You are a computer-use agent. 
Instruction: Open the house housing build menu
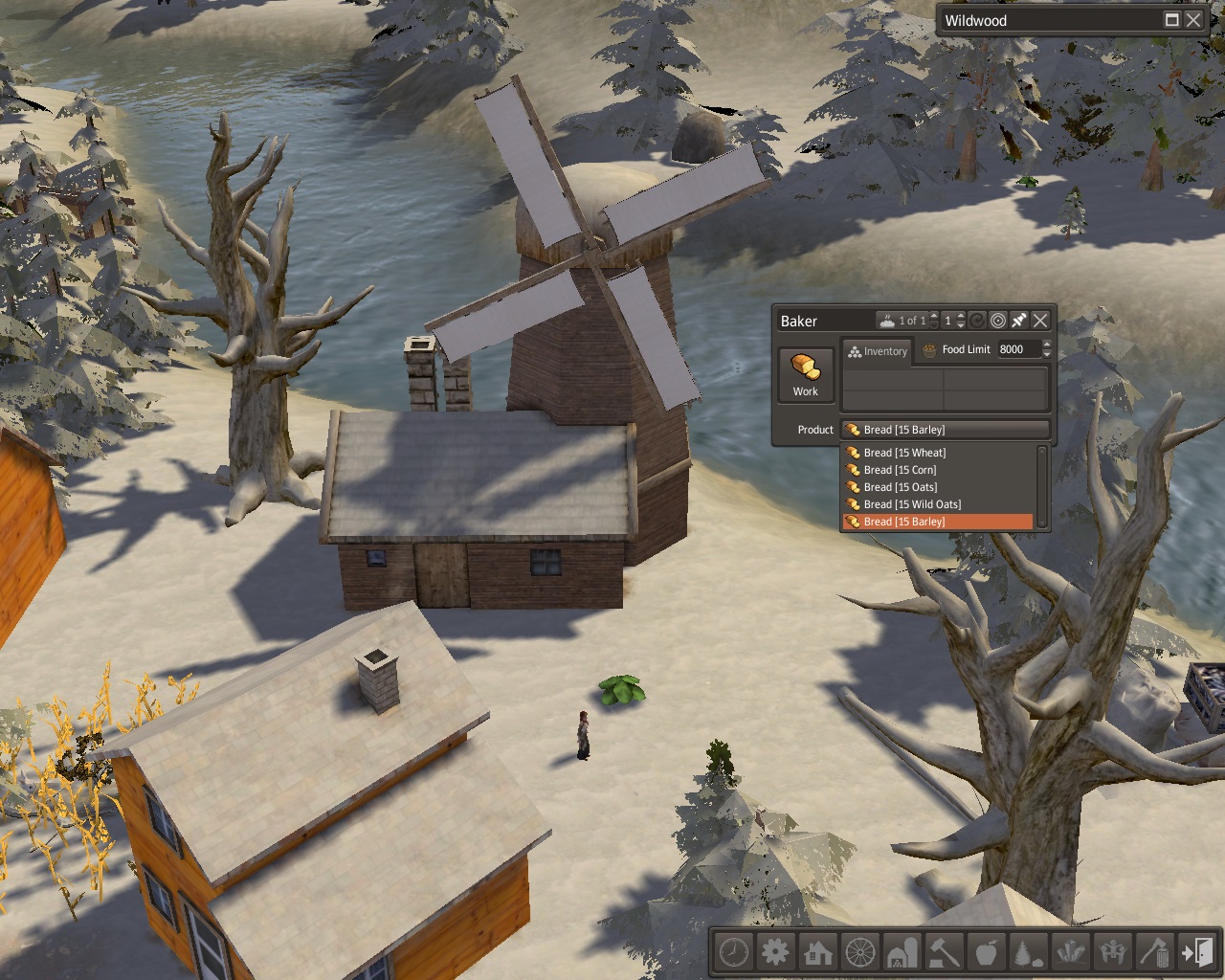pos(818,952)
